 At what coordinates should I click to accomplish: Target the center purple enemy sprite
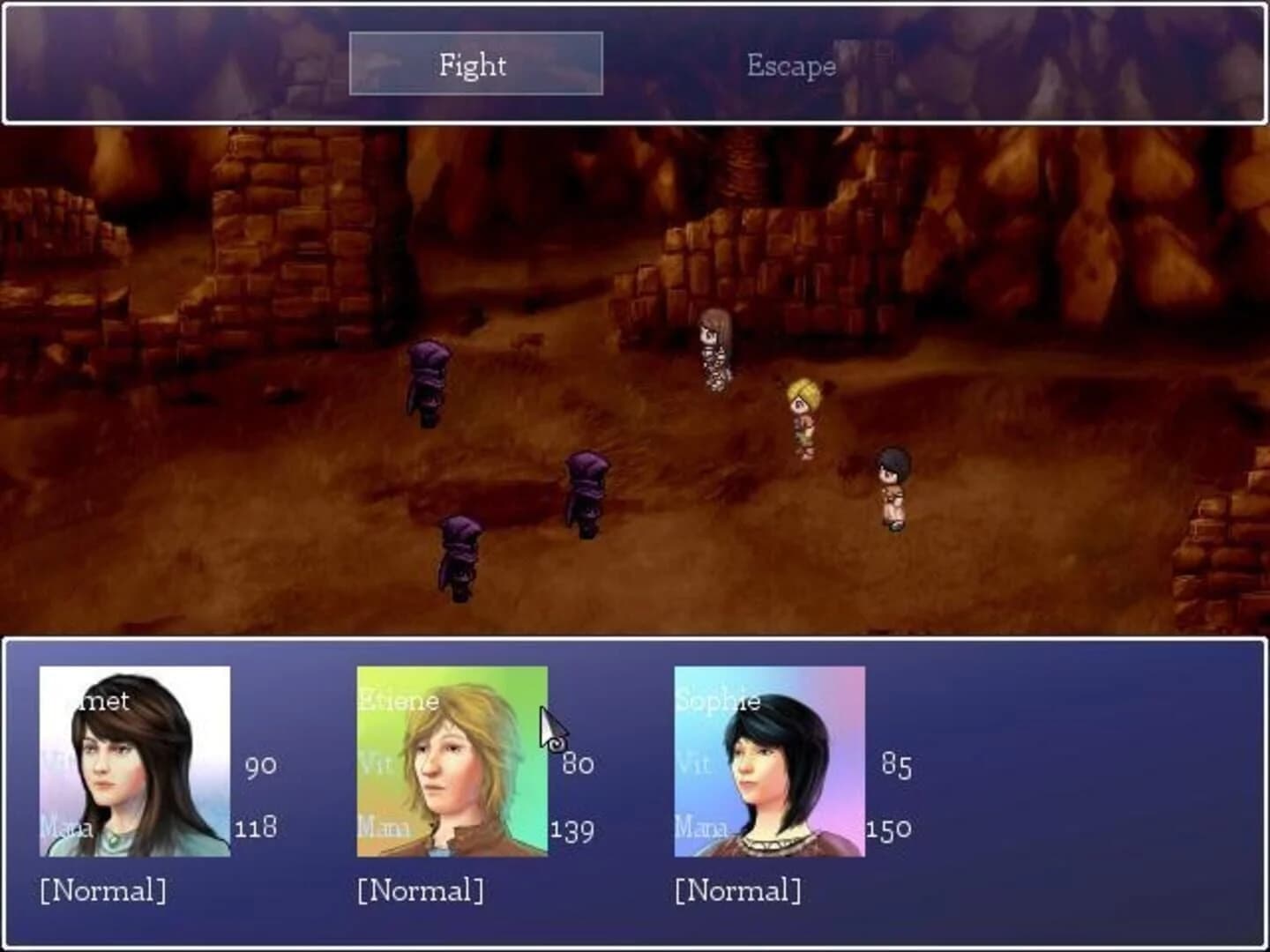coord(584,489)
